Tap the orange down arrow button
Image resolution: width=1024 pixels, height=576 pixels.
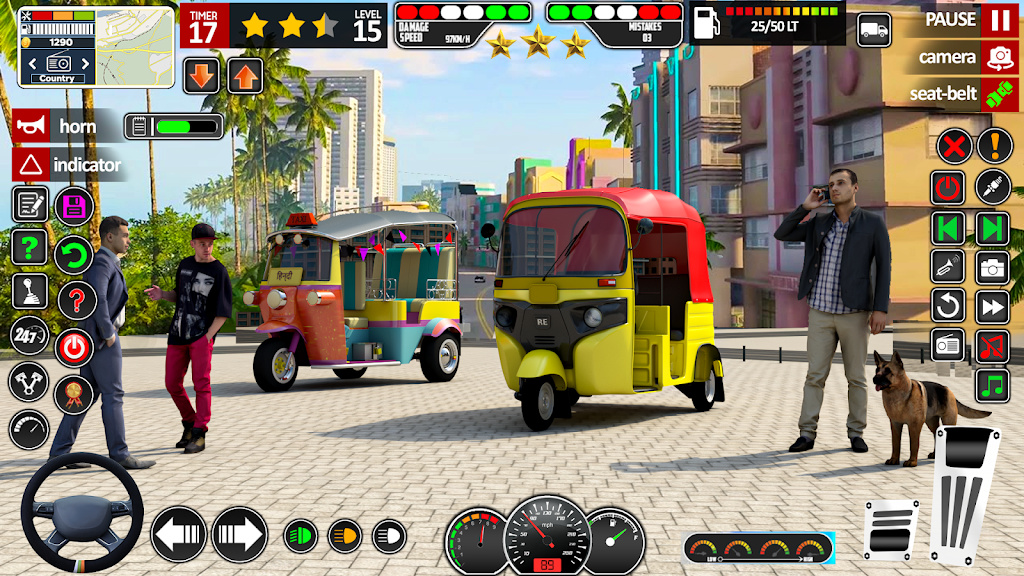pyautogui.click(x=202, y=76)
